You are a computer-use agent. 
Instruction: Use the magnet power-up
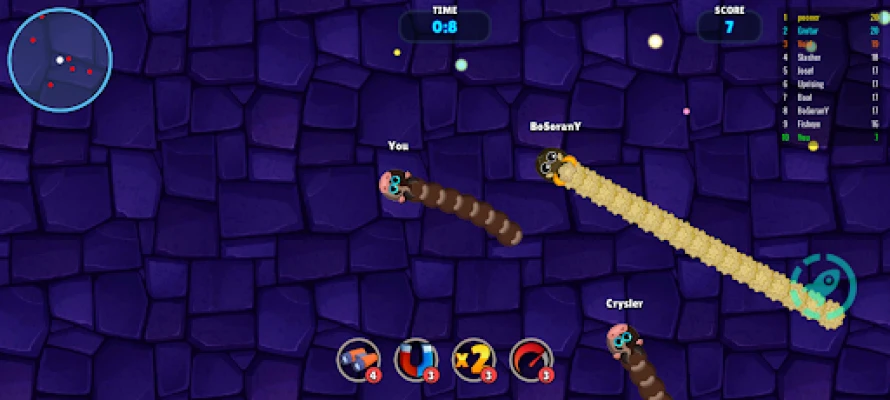pyautogui.click(x=414, y=358)
